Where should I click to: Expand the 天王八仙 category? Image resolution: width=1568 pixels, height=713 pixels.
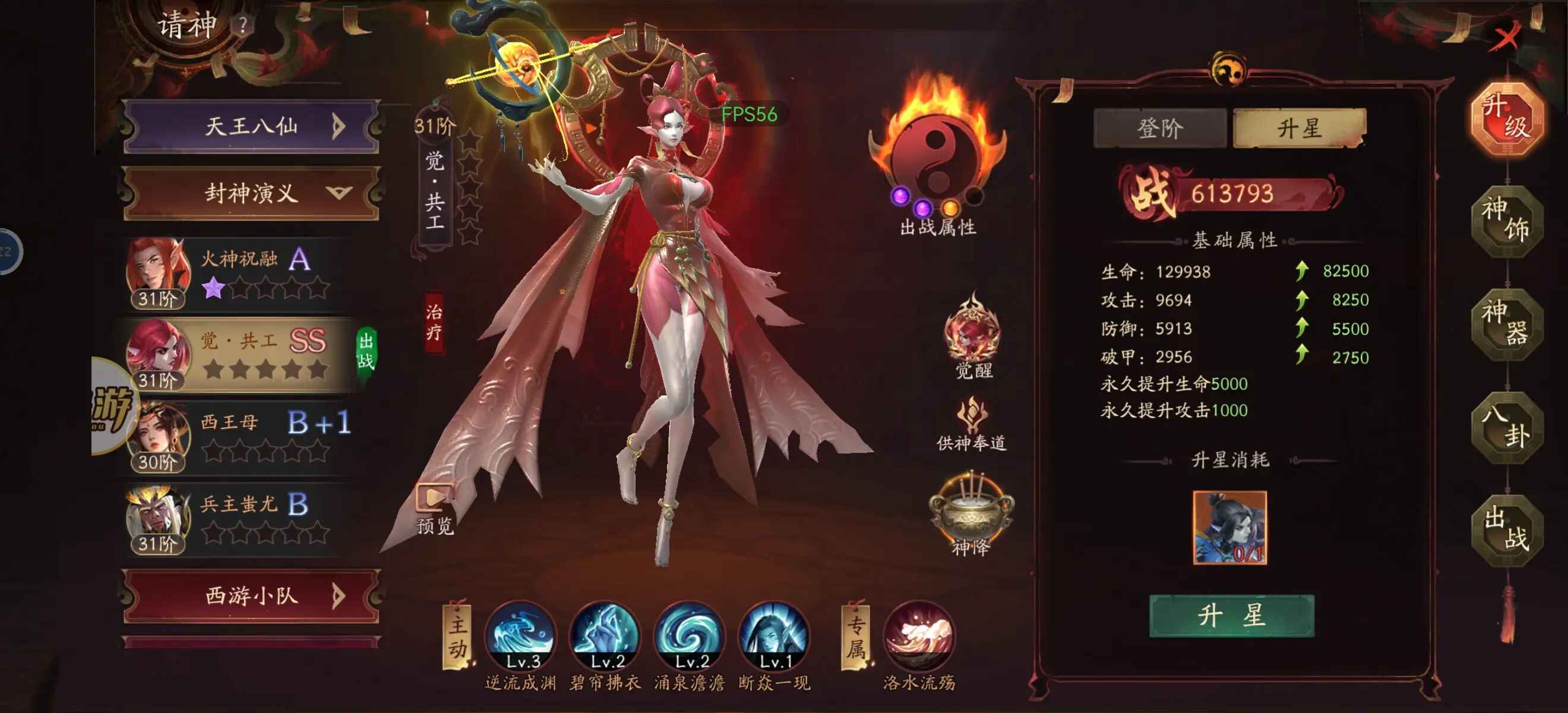coord(251,127)
